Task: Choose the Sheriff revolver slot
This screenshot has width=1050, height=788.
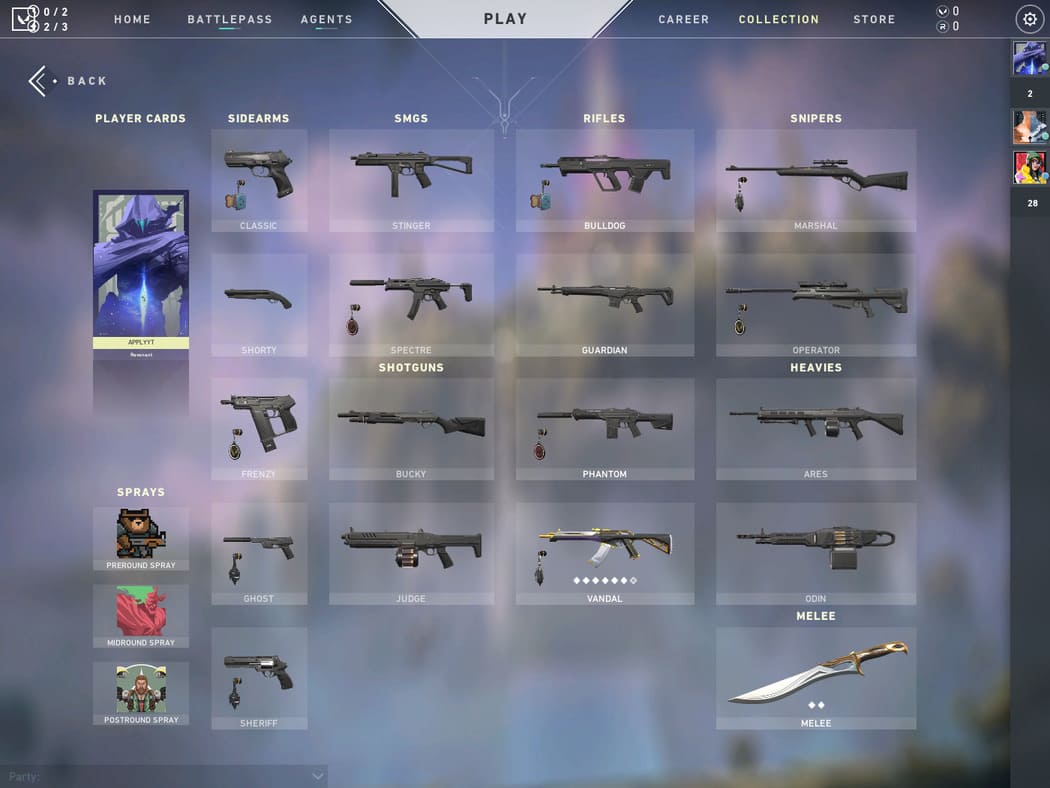Action: [x=259, y=677]
